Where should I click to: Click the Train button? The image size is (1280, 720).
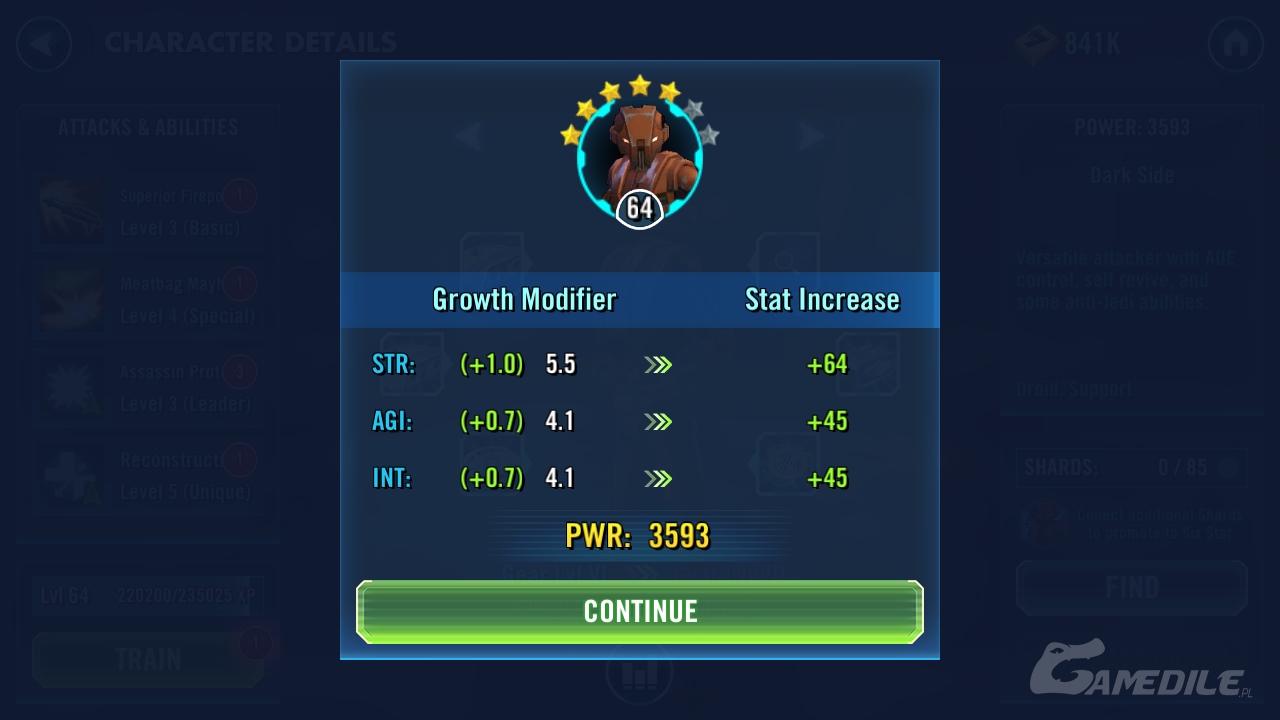[x=148, y=660]
